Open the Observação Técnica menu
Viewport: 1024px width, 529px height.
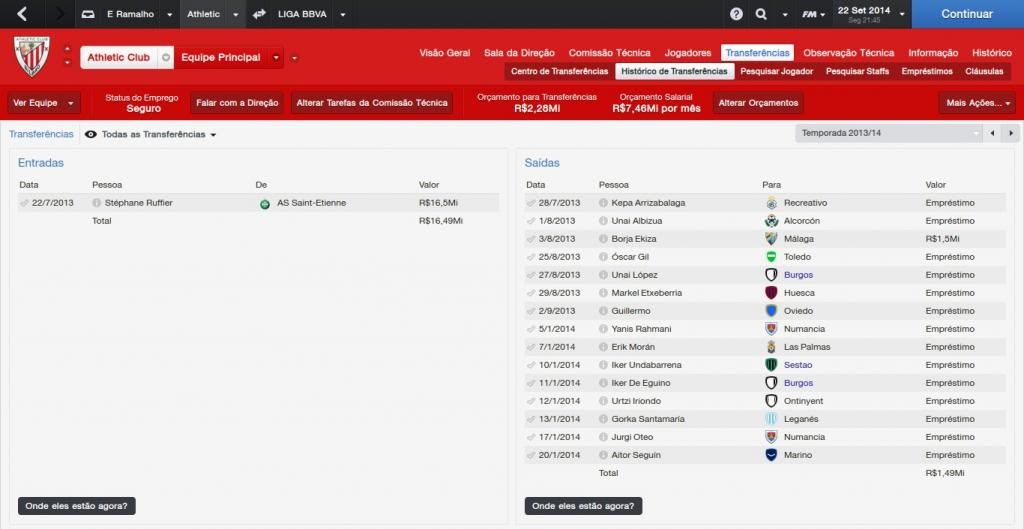coord(848,53)
